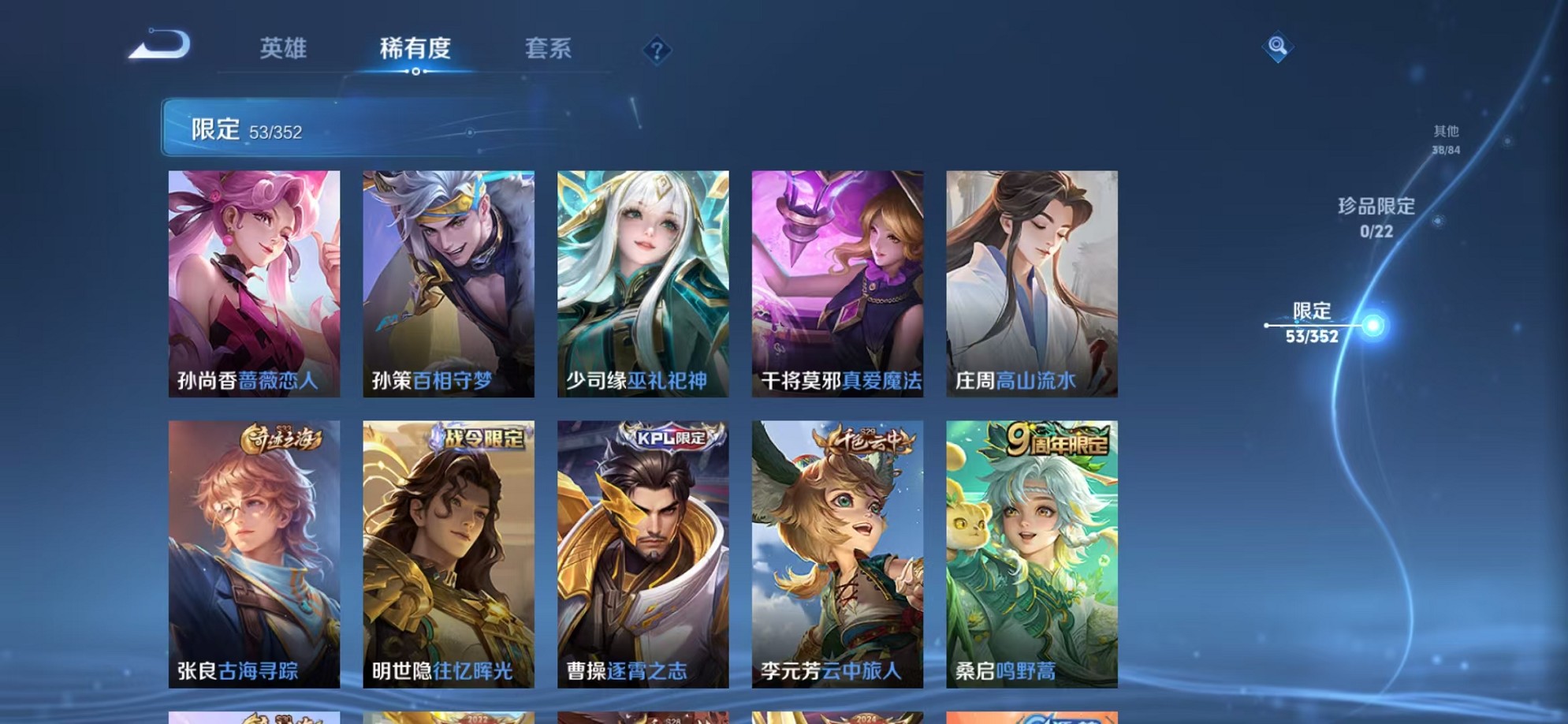Viewport: 1568px width, 724px height.
Task: Open 干将莫邪 真爱魔法 skin card
Action: [x=836, y=284]
